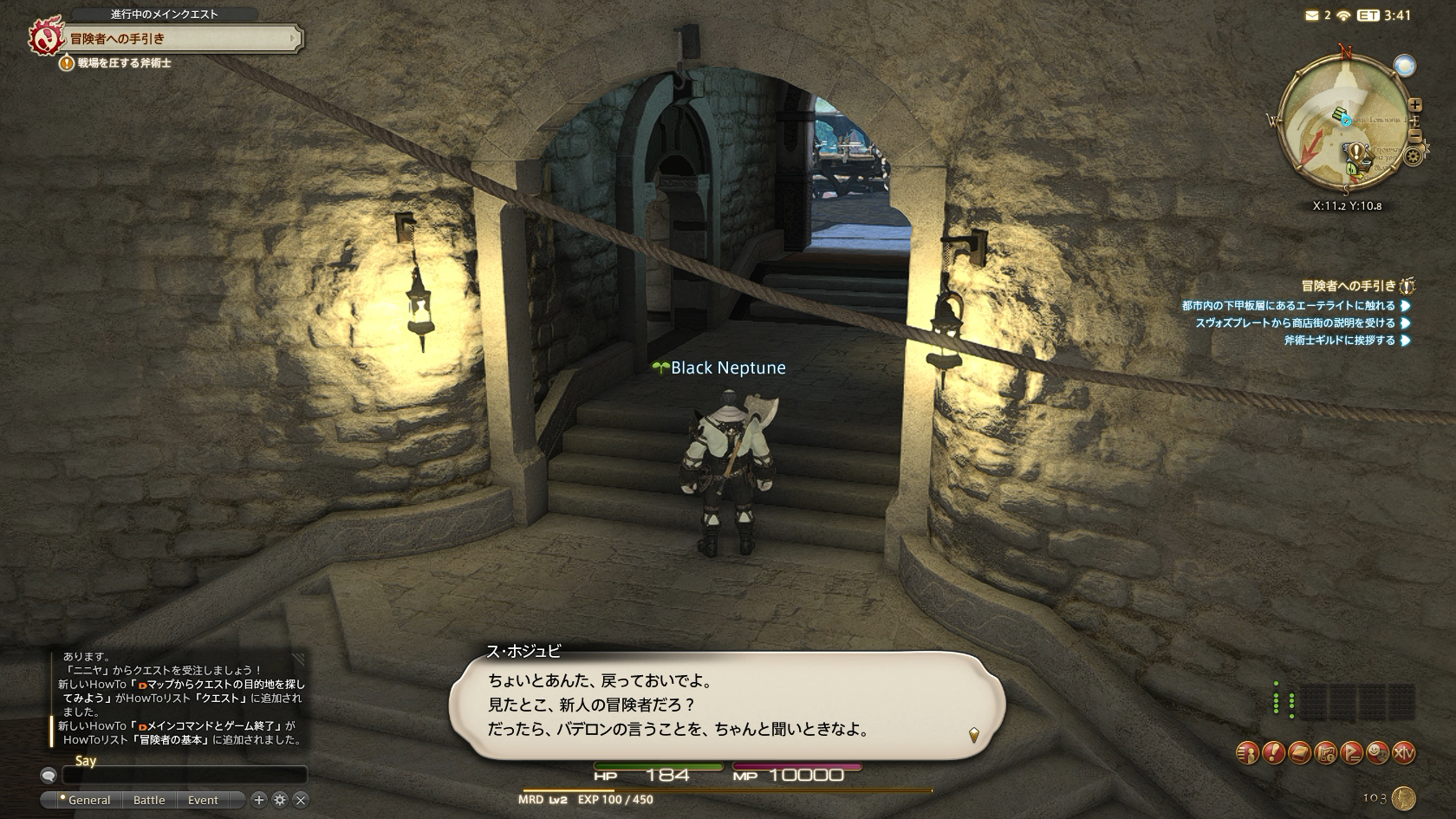Zoom out the minimap with minus button
The width and height of the screenshot is (1456, 819).
1415,135
